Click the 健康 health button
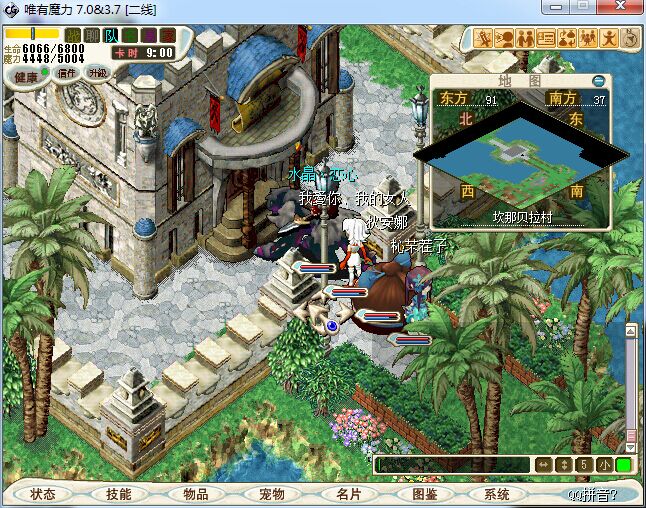 (x=26, y=76)
